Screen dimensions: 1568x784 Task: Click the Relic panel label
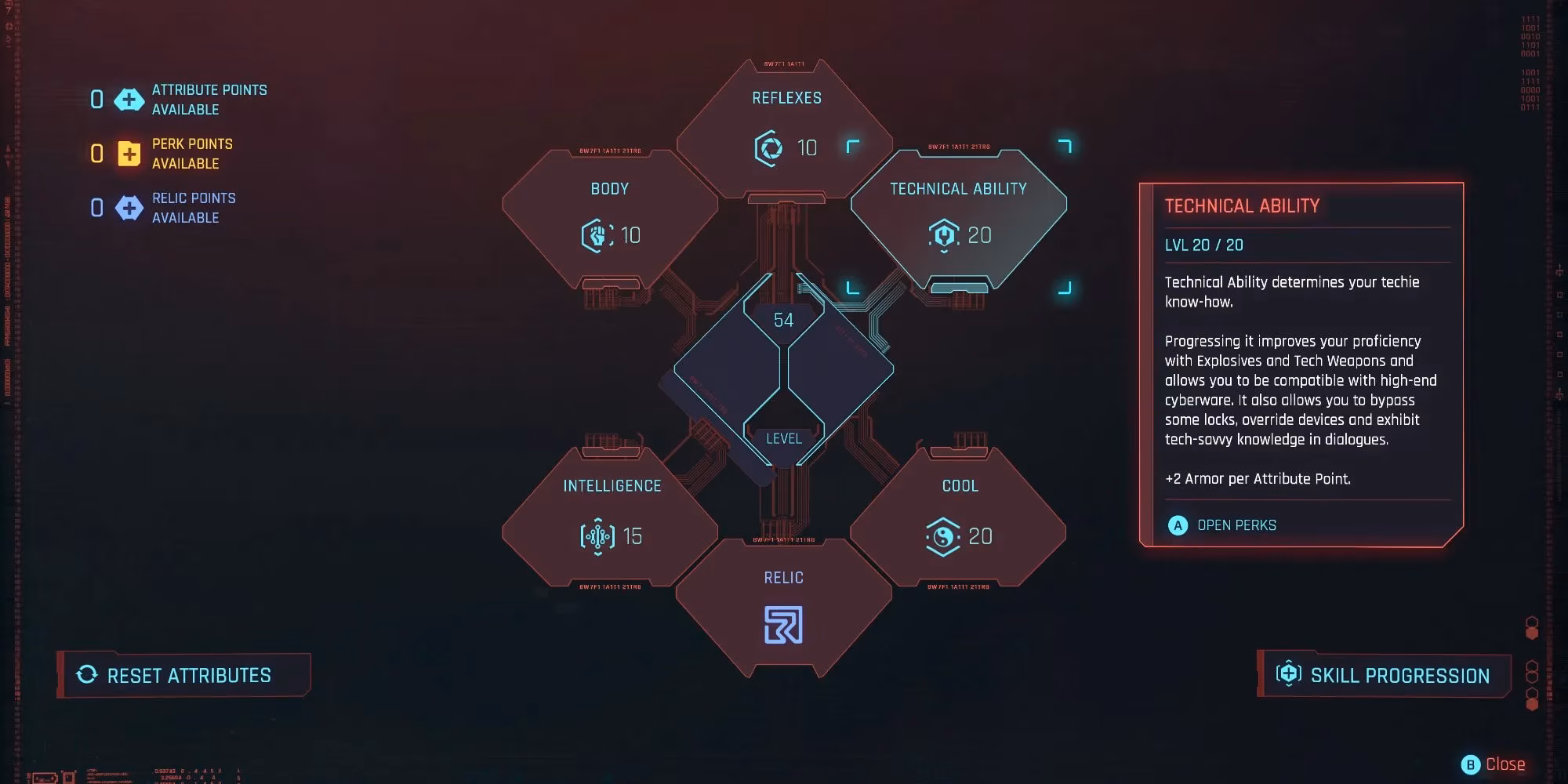(784, 577)
